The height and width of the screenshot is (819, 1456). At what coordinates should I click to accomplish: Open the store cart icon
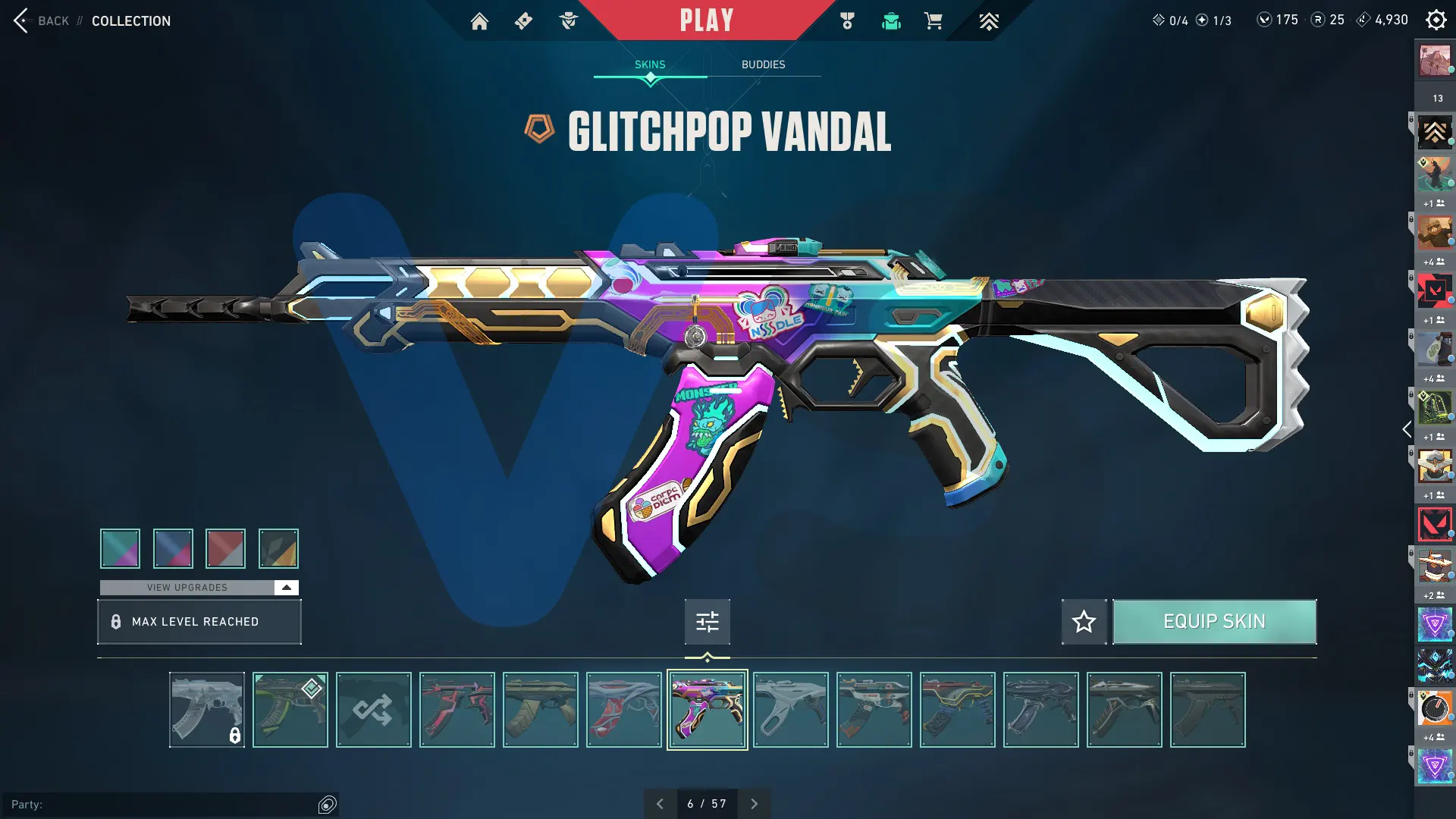coord(933,21)
